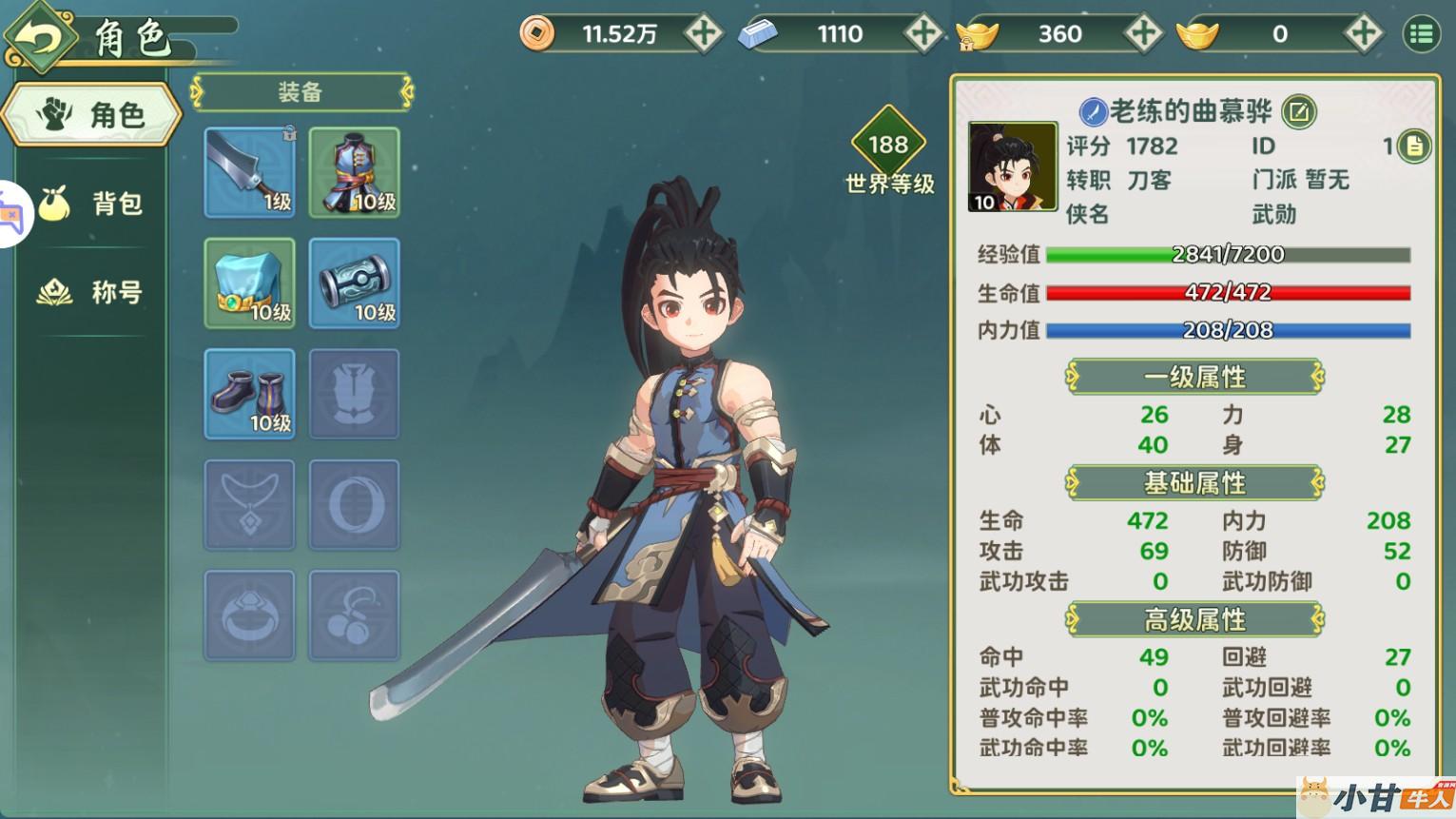Switch to the 角色 character tab
The width and height of the screenshot is (1456, 819).
click(x=92, y=115)
